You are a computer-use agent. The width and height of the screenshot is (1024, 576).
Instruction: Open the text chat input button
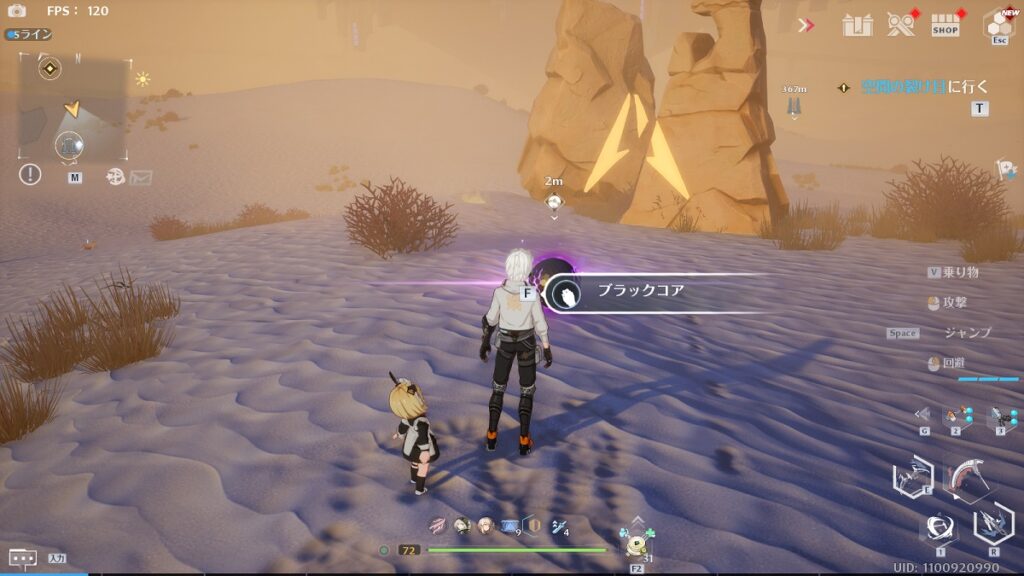pyautogui.click(x=23, y=558)
